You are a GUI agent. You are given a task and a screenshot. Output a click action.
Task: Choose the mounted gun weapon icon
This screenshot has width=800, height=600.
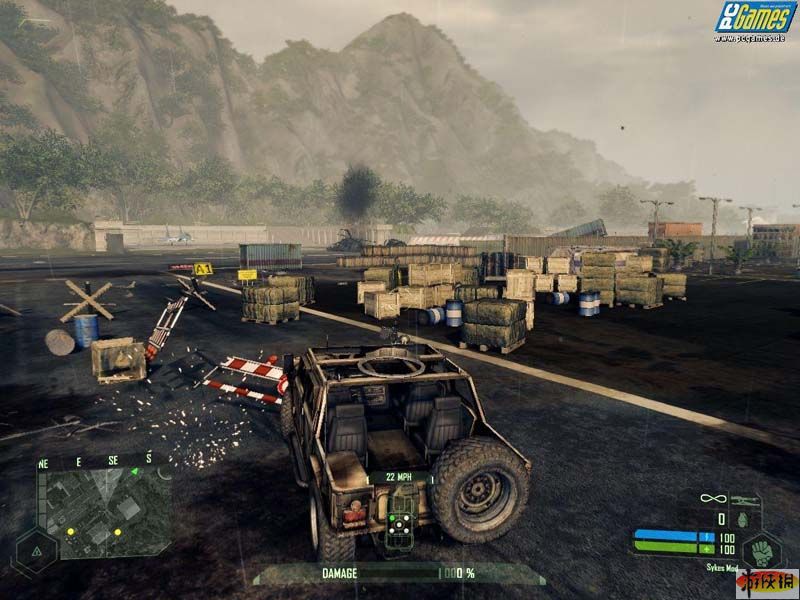pos(744,498)
